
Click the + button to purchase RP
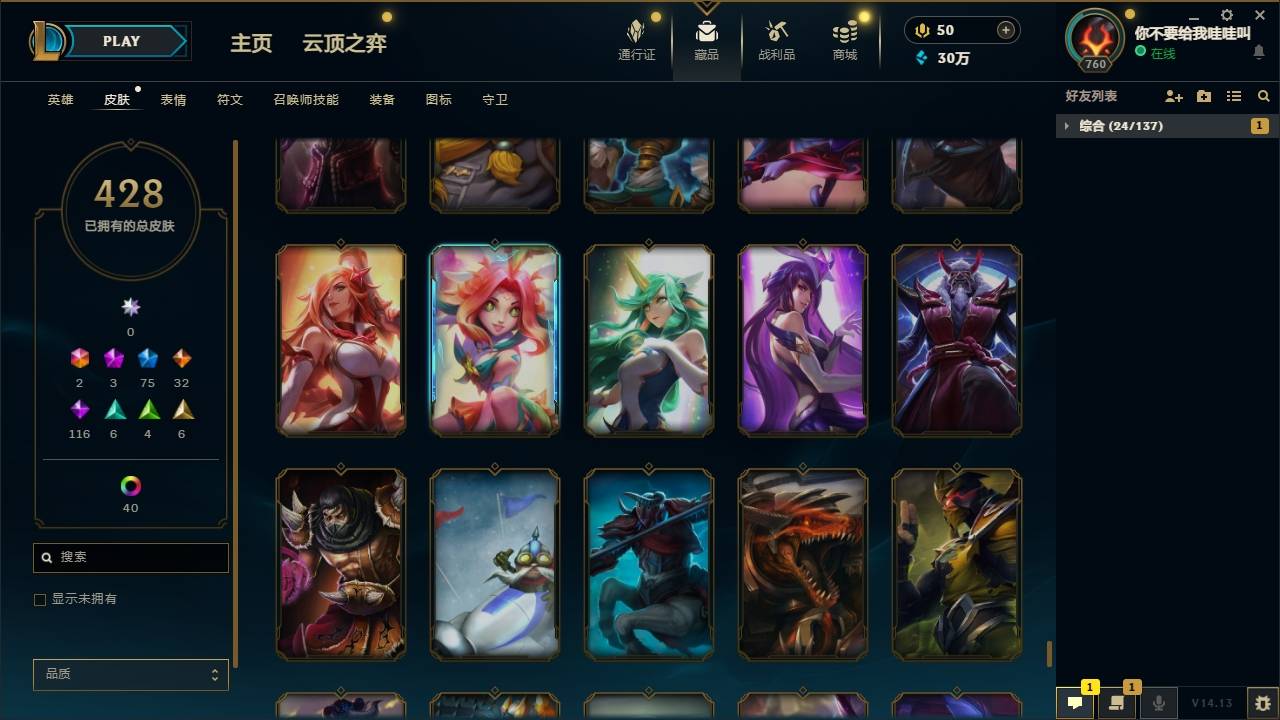pyautogui.click(x=1004, y=30)
